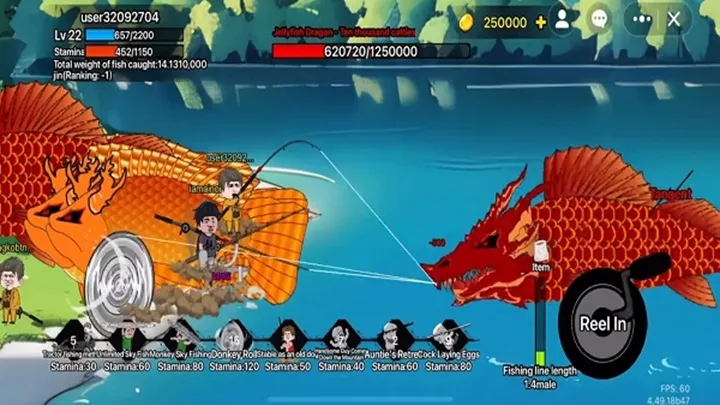The image size is (720, 405).
Task: Use the Cock Laying Eggs skill
Action: [447, 337]
